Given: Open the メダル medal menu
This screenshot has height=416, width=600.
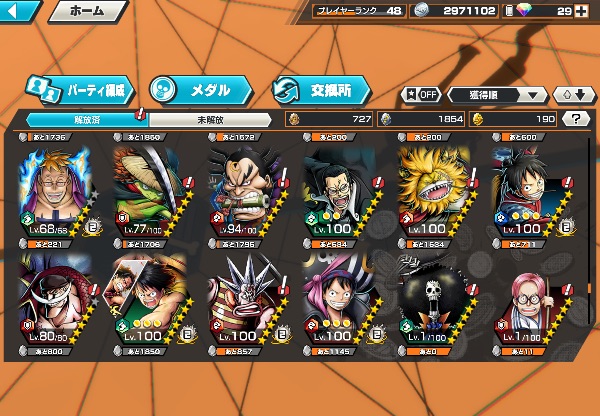Looking at the screenshot, I should pyautogui.click(x=196, y=90).
